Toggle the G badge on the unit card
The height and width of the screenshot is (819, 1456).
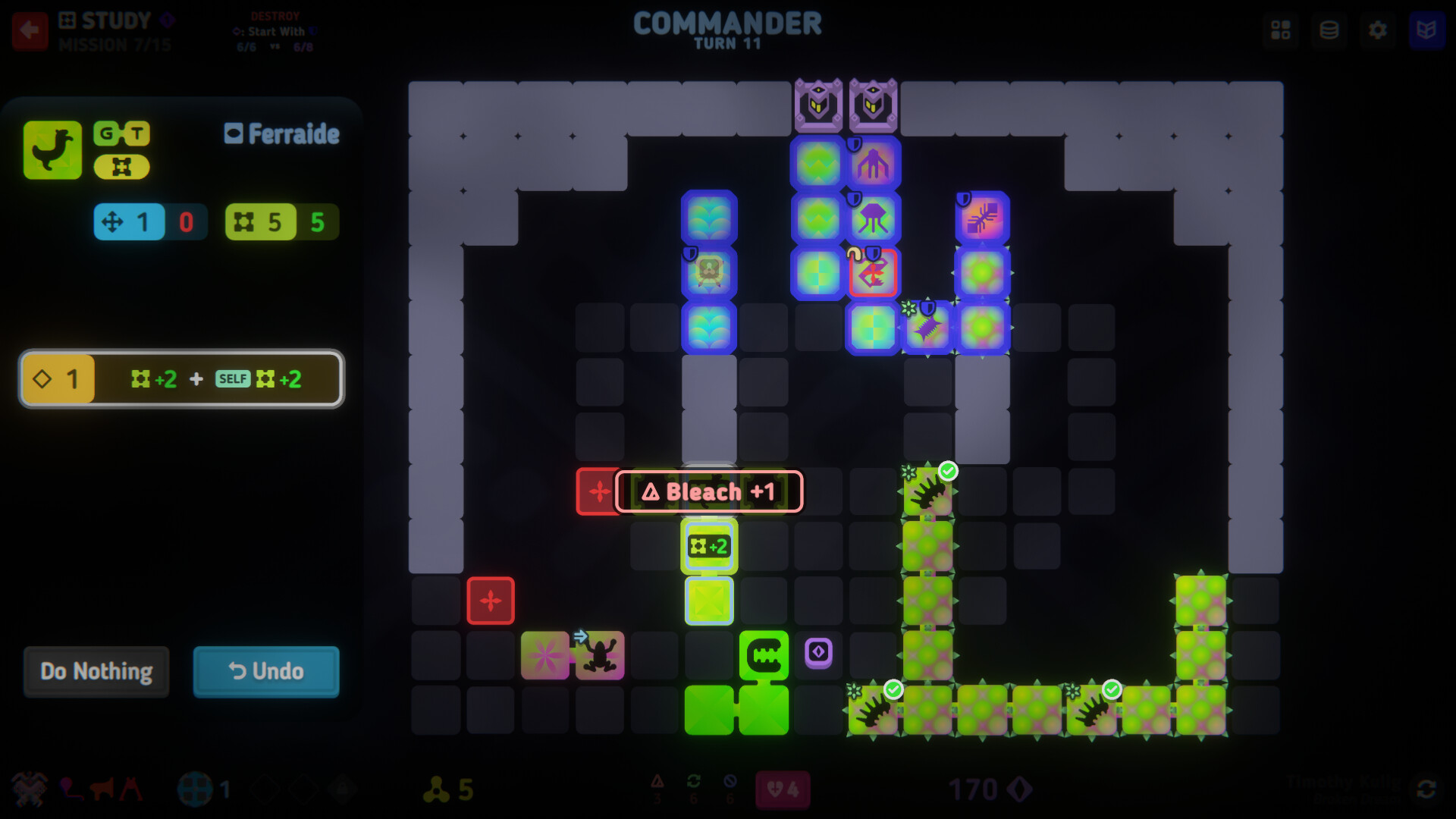[106, 133]
